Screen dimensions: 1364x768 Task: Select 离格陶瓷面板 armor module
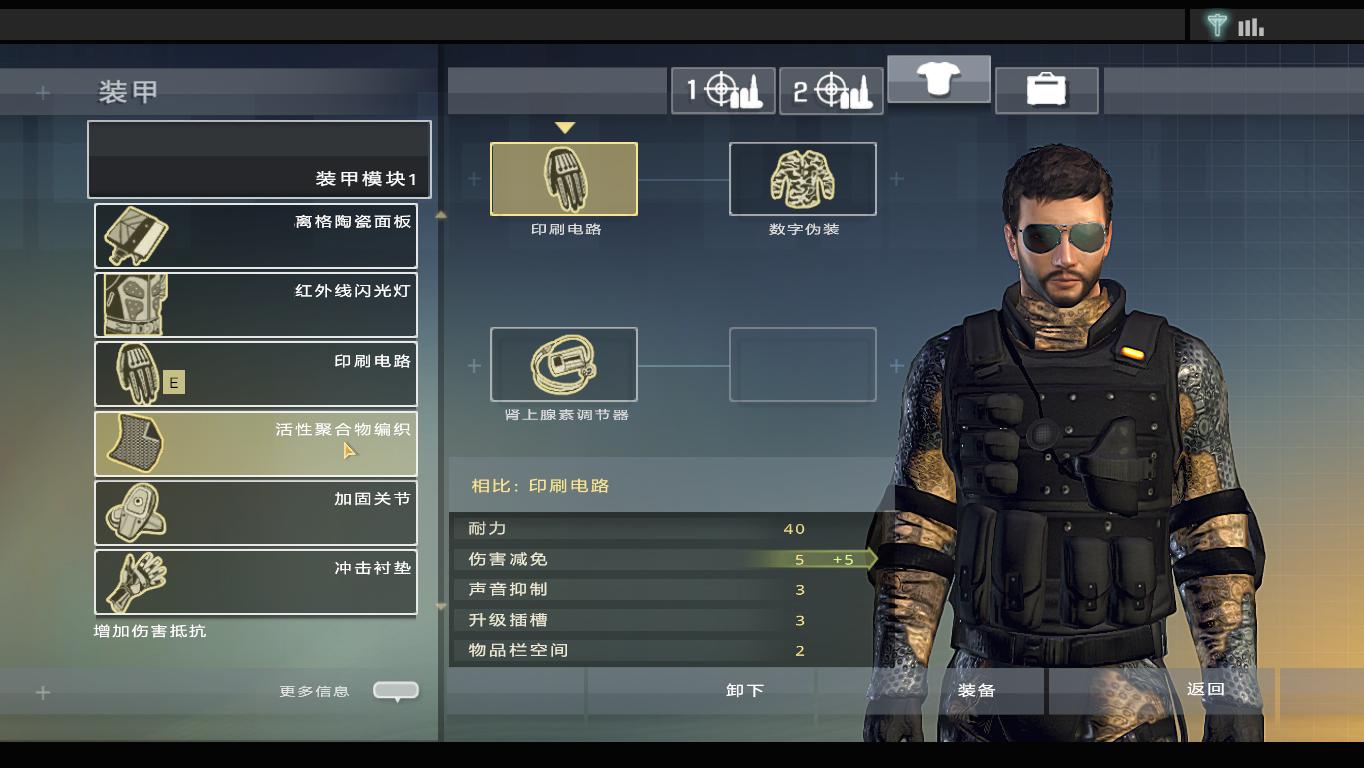click(256, 236)
